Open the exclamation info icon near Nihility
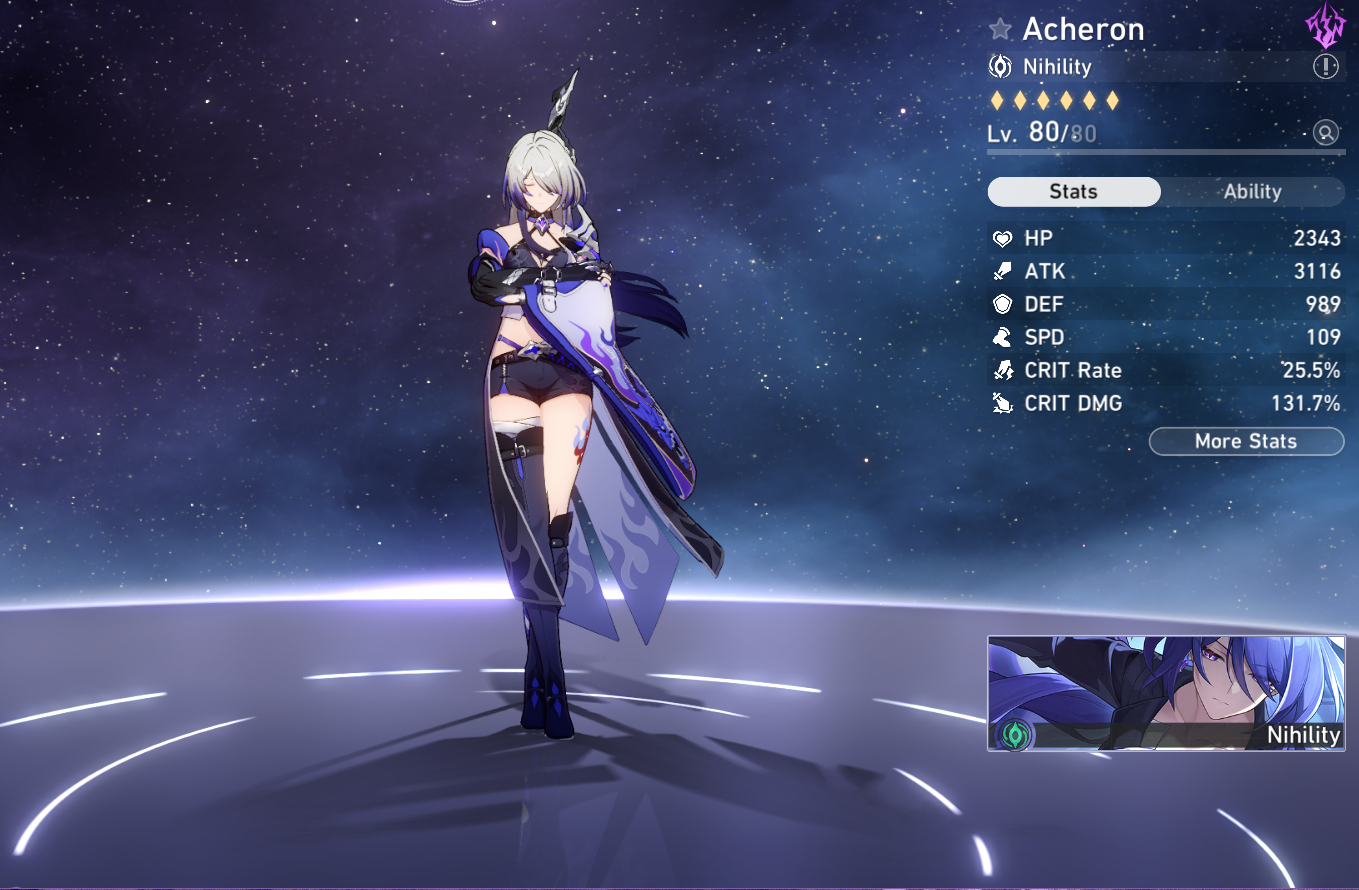 pyautogui.click(x=1327, y=66)
